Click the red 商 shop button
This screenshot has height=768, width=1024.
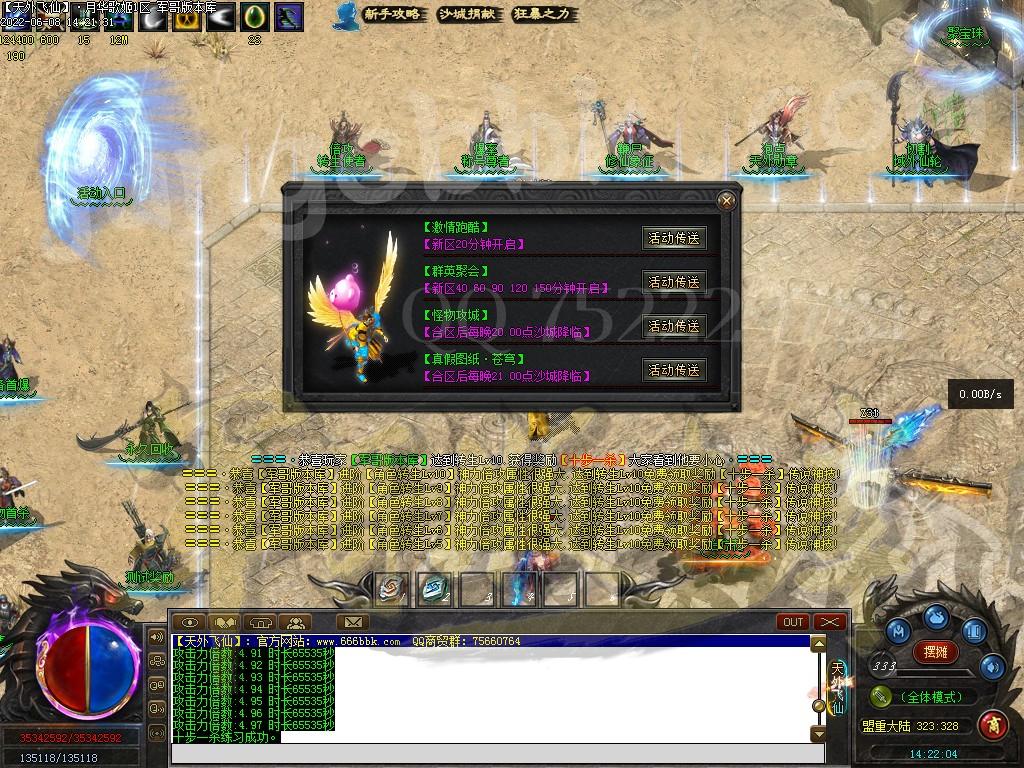tap(992, 723)
